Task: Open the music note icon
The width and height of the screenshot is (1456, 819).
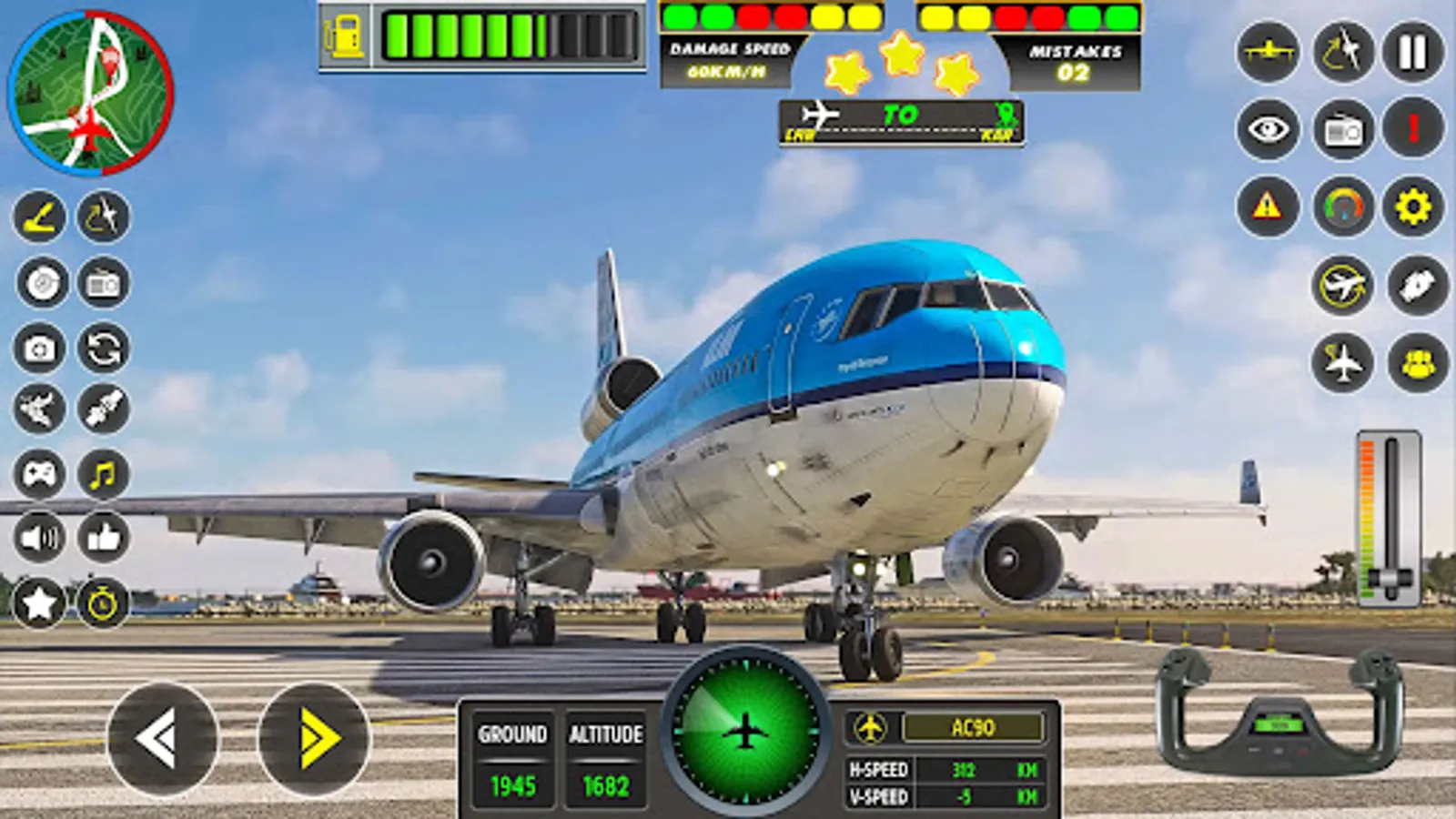Action: tap(103, 473)
